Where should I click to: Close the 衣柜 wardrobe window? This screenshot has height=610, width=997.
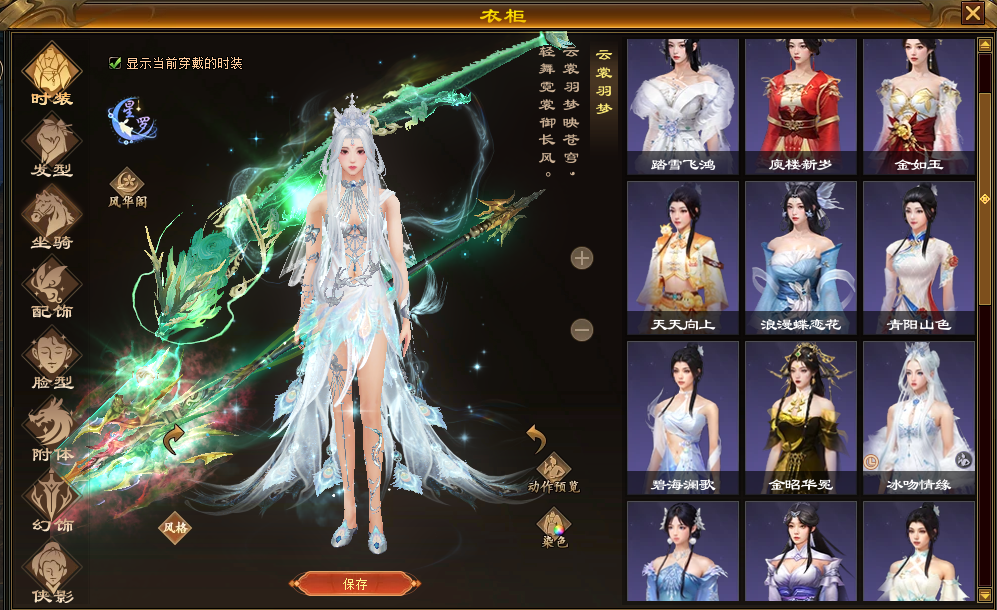pos(972,13)
